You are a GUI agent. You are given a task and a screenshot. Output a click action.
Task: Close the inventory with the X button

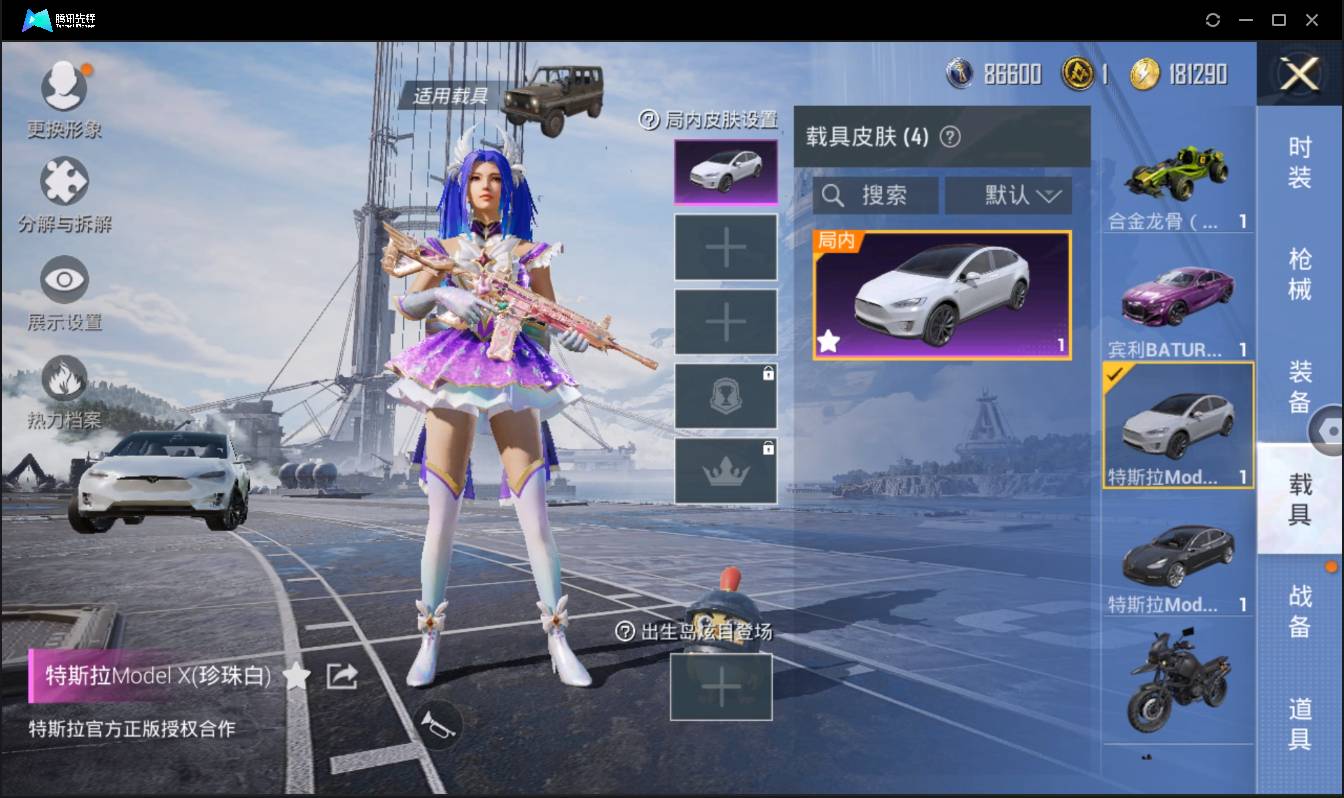[1299, 74]
